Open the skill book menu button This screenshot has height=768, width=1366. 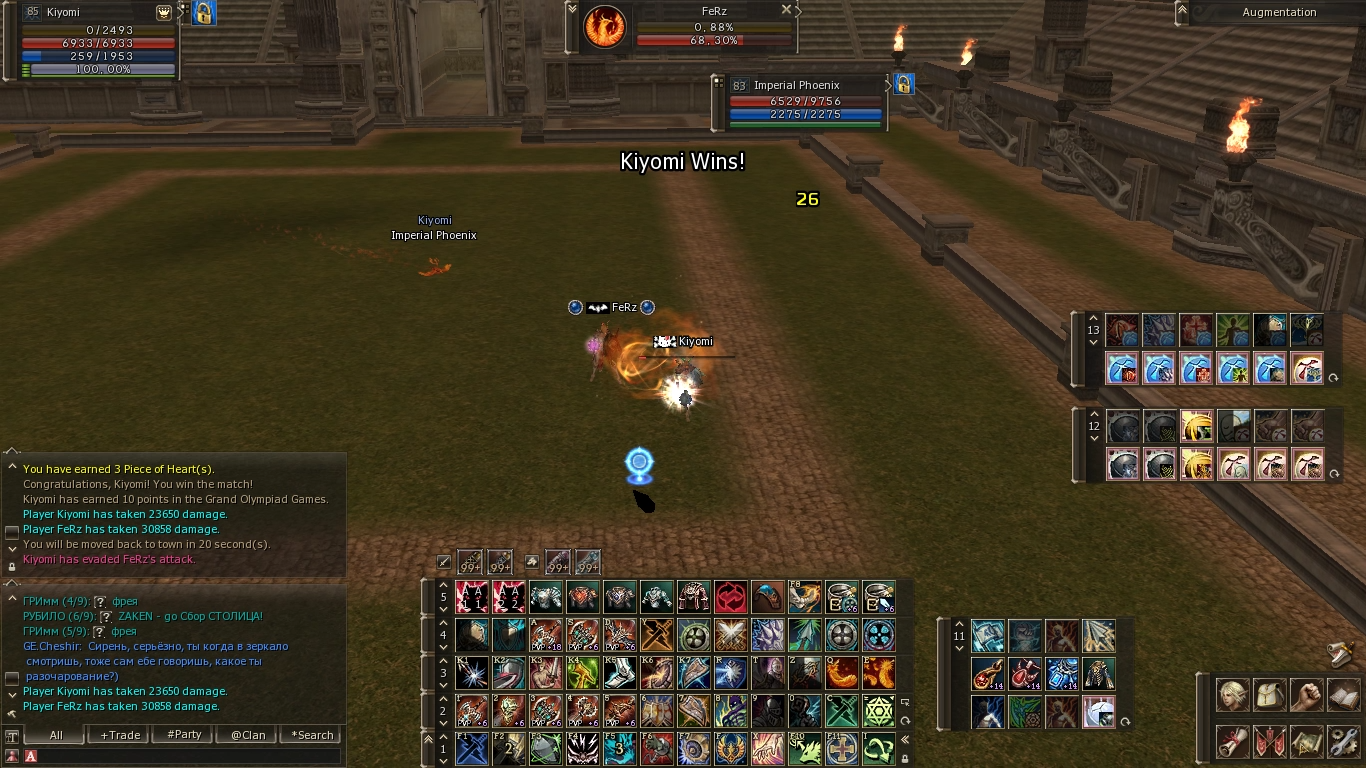pyautogui.click(x=1343, y=693)
